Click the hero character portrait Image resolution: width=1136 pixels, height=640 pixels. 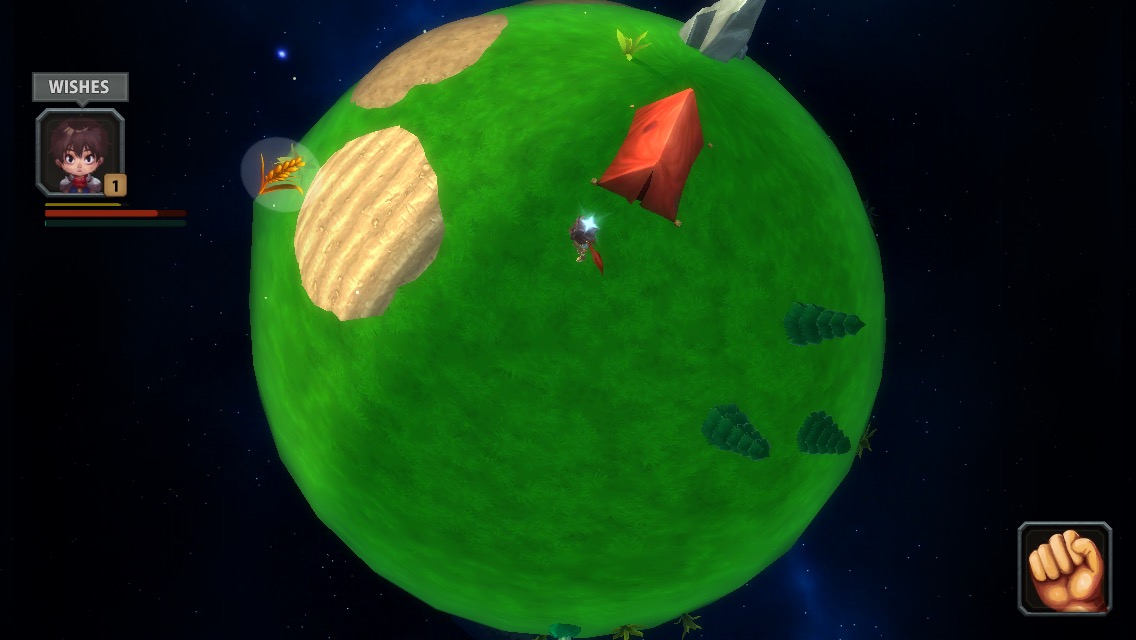point(80,152)
